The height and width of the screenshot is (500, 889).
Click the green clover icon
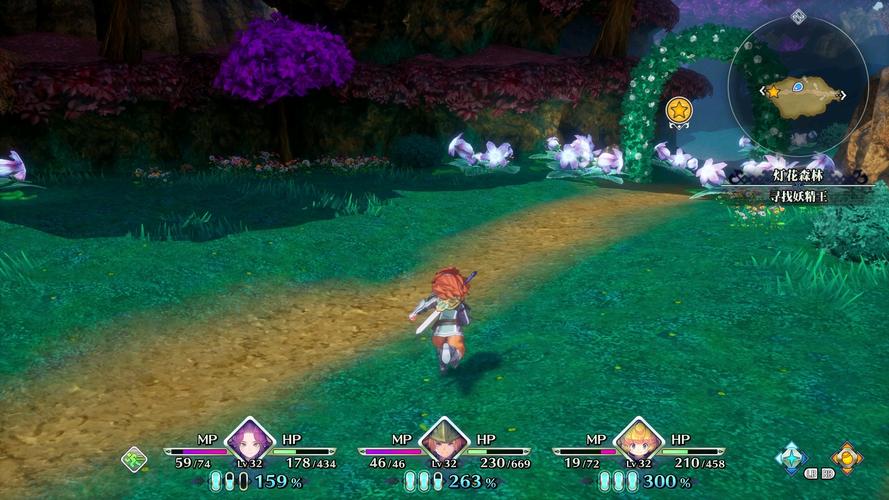(134, 459)
